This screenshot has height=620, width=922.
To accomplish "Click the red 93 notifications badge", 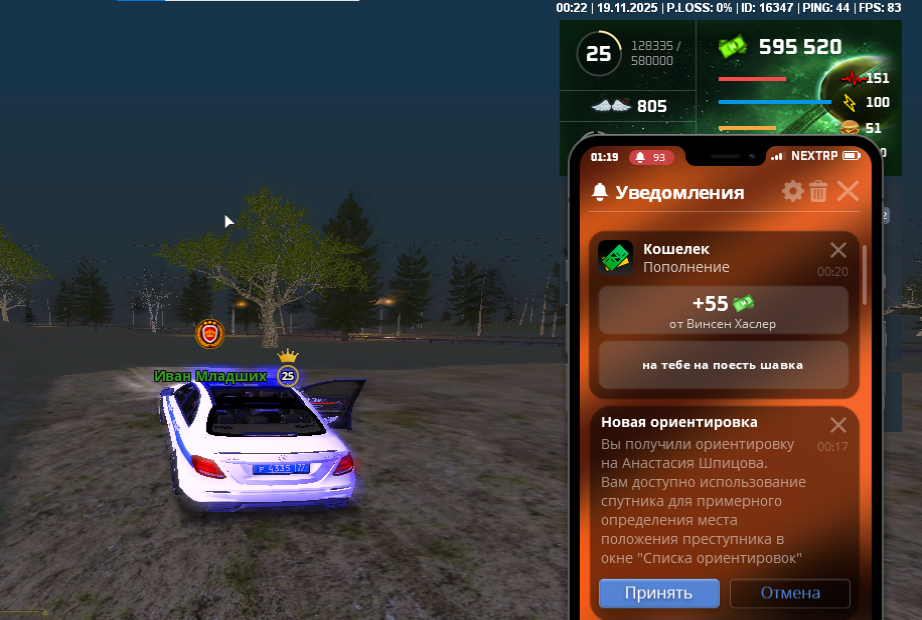I will tap(651, 157).
